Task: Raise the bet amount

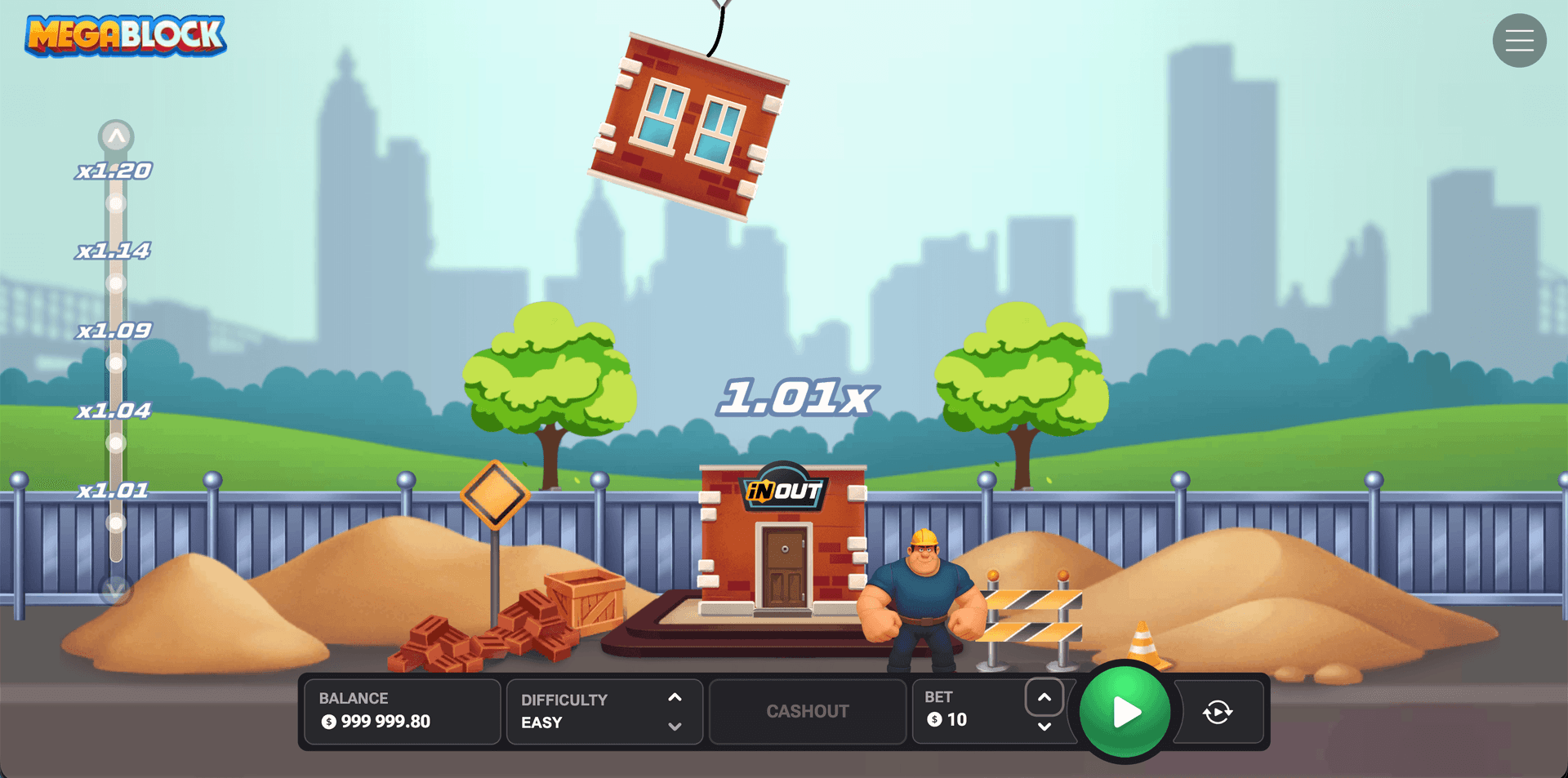Action: click(x=1044, y=697)
